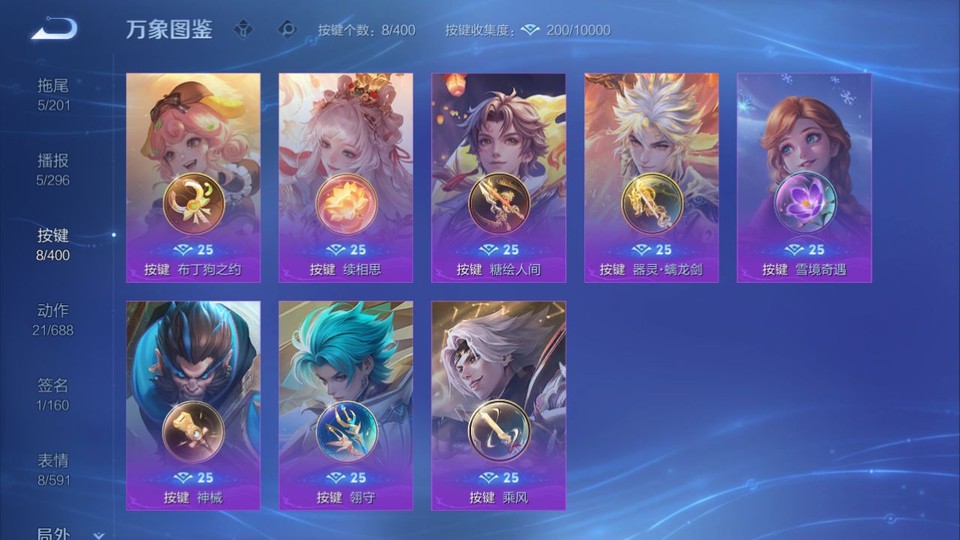Choose the 神械 button skin card
Screen dimensions: 960x540
(x=193, y=405)
